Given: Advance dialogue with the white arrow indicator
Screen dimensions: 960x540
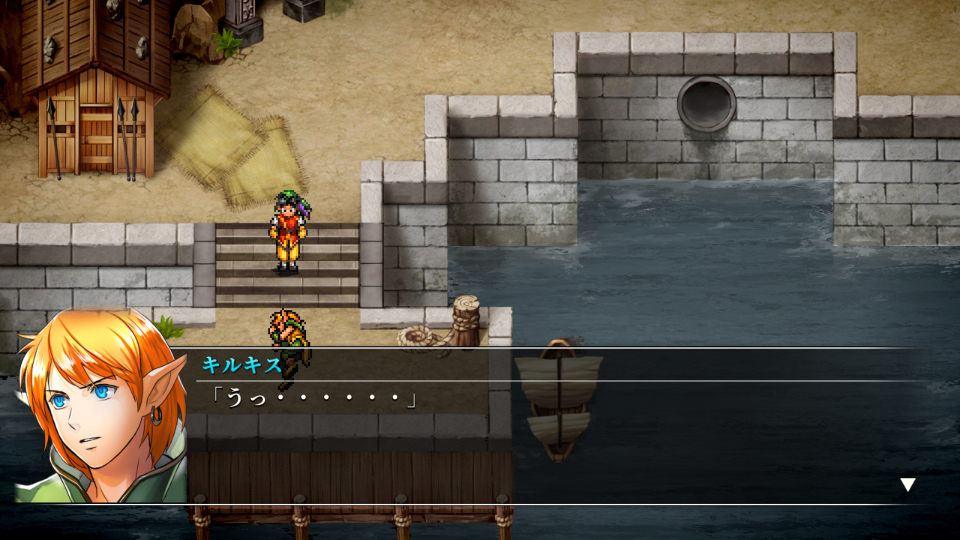Looking at the screenshot, I should pyautogui.click(x=907, y=485).
